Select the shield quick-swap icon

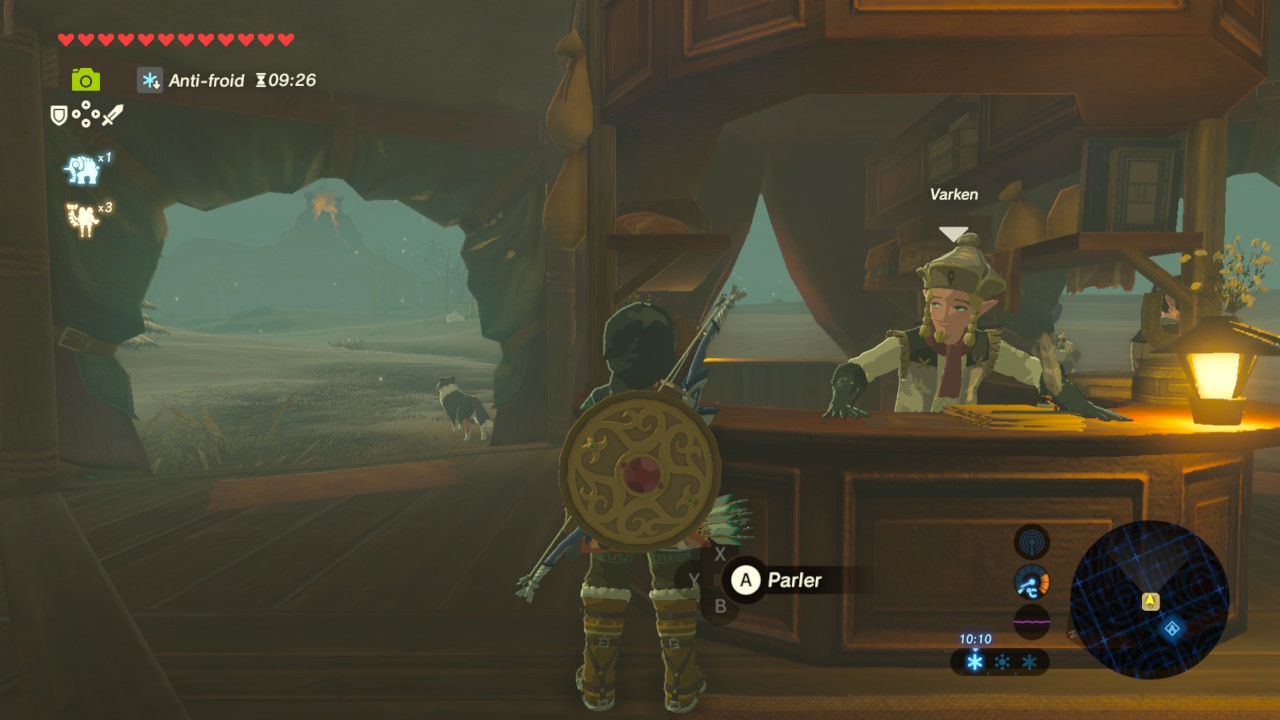tap(59, 116)
